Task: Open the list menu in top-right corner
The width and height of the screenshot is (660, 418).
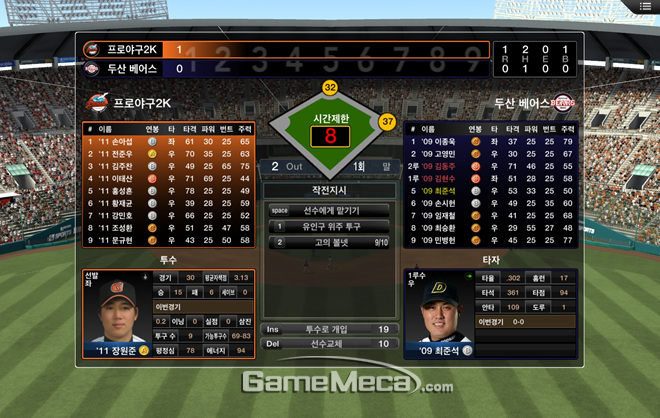Action: point(646,6)
